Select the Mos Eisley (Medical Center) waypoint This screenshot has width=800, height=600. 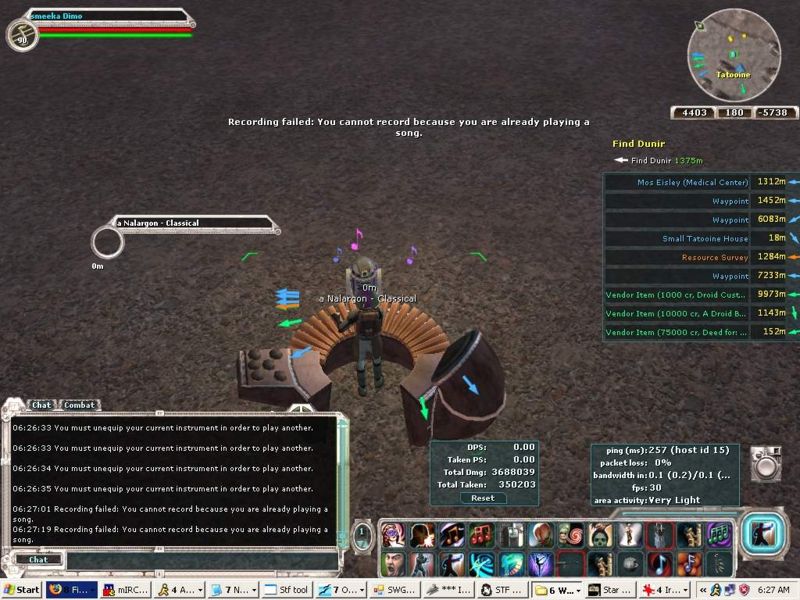[692, 182]
